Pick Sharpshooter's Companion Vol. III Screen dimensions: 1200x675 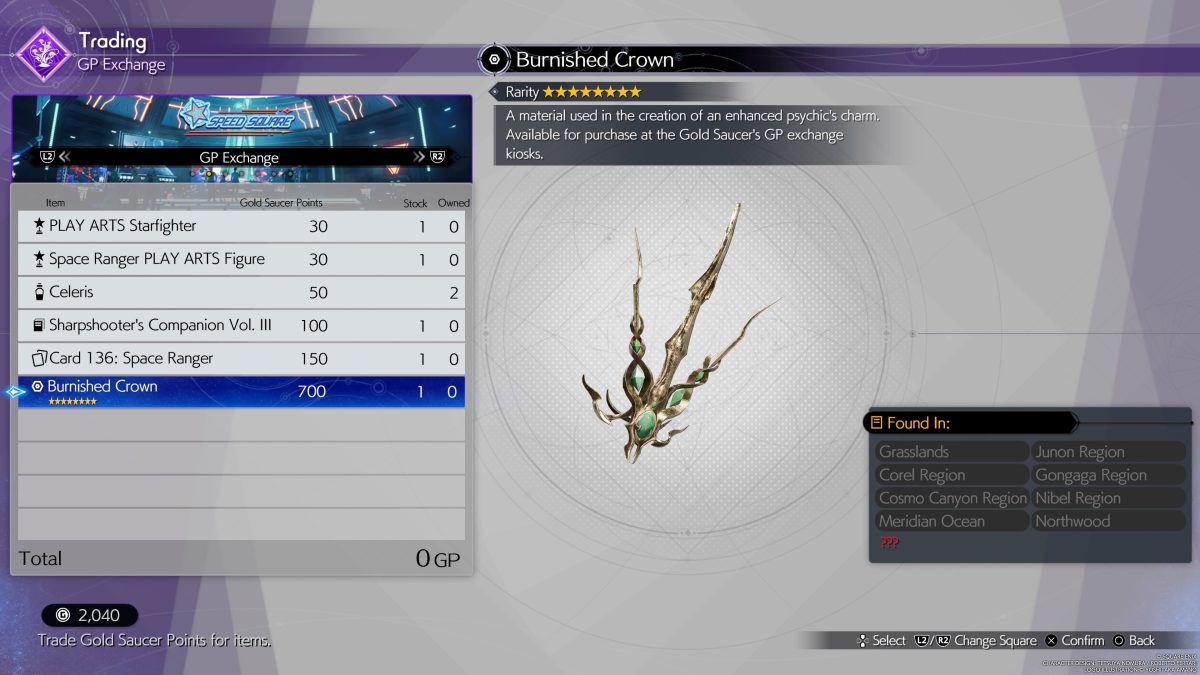[241, 326]
